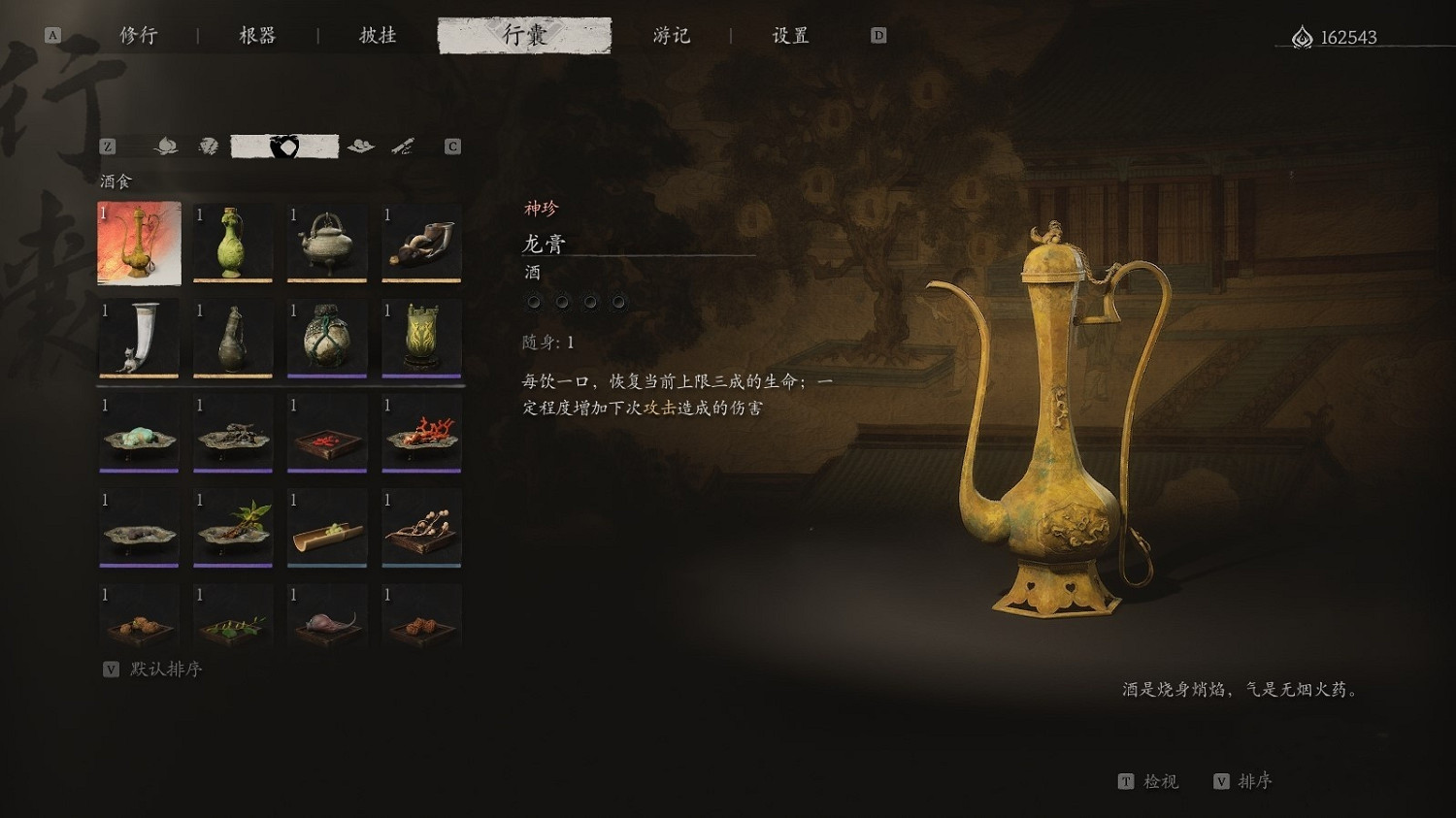
Task: Open the 设置 settings menu item
Action: (790, 35)
